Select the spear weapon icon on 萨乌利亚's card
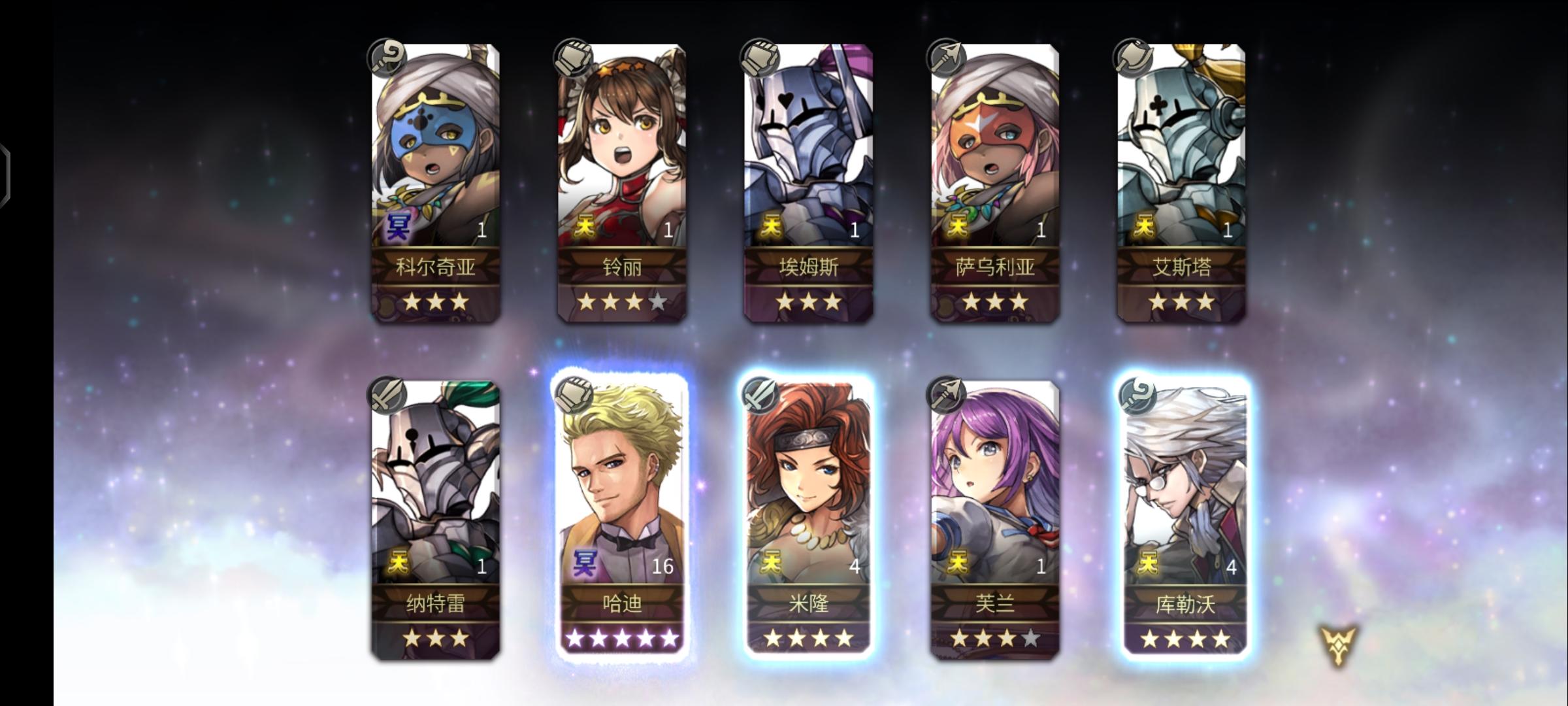The height and width of the screenshot is (706, 1568). [946, 58]
